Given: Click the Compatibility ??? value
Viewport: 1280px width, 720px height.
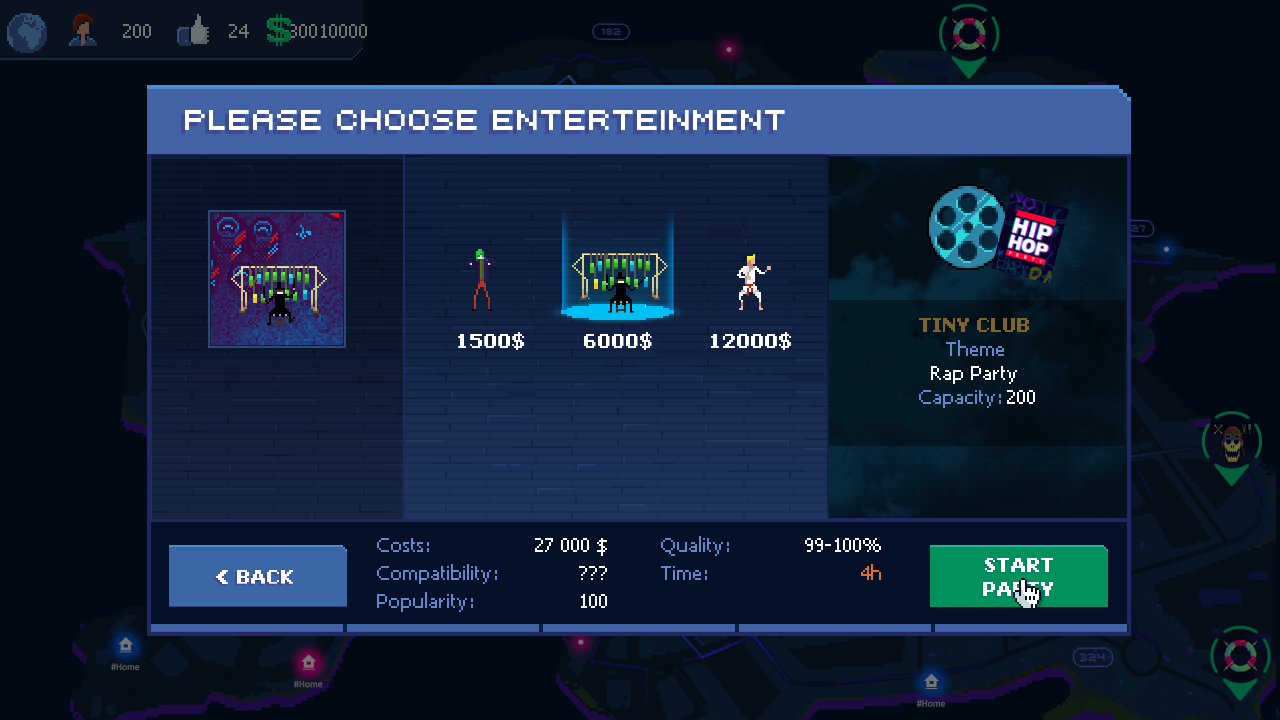Looking at the screenshot, I should [x=590, y=573].
